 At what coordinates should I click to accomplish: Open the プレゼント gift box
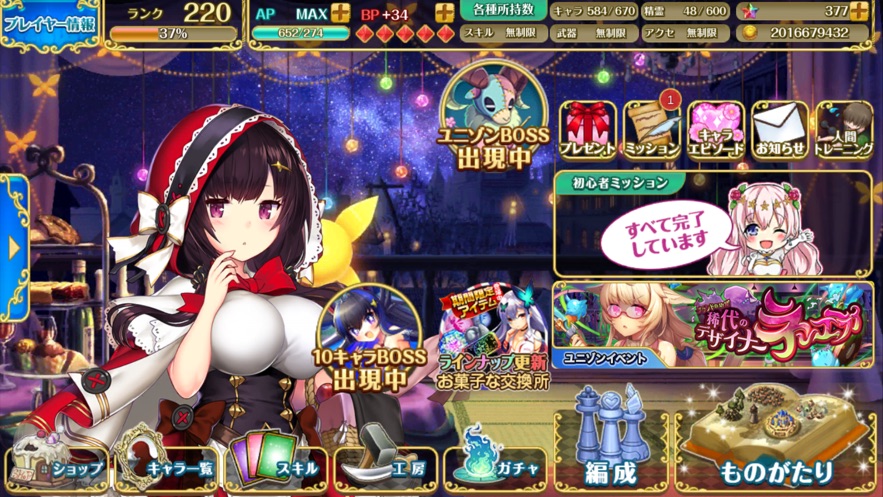587,130
